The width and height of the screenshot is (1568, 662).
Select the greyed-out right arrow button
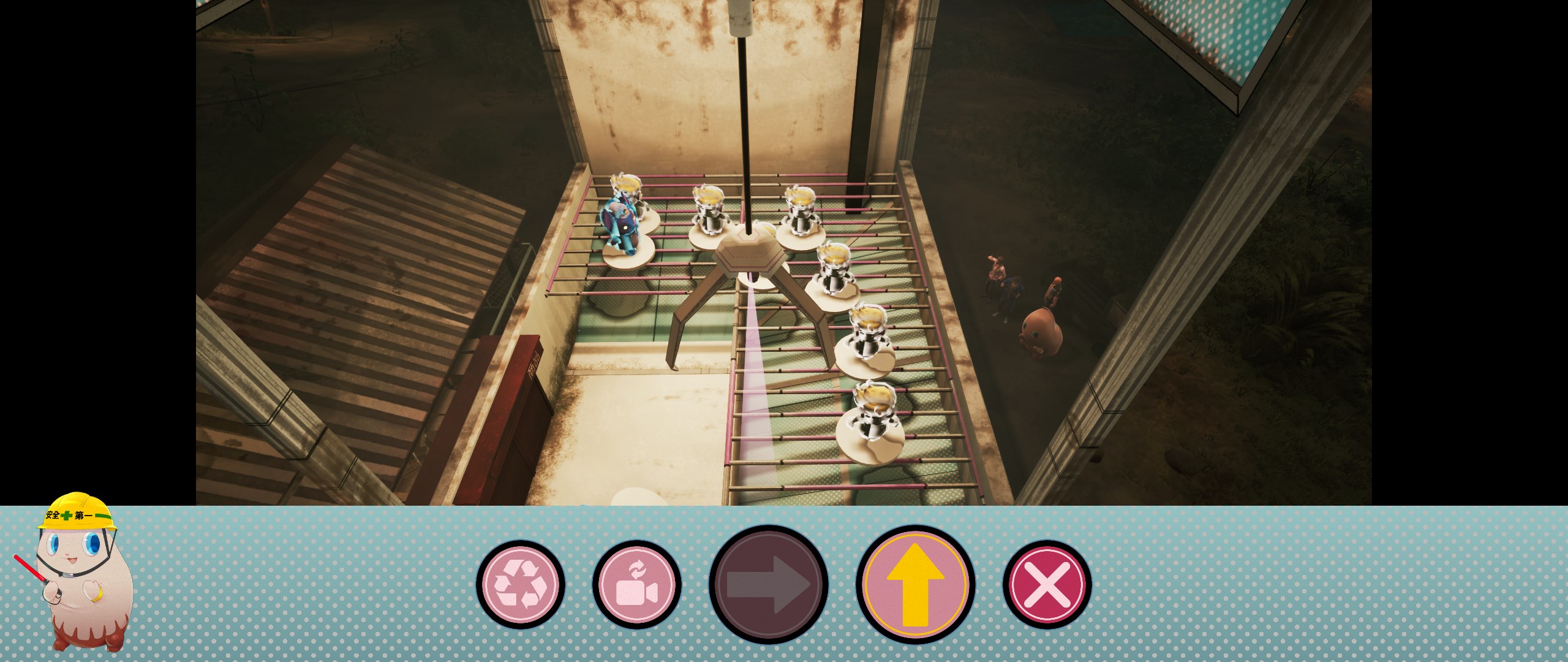coord(769,584)
